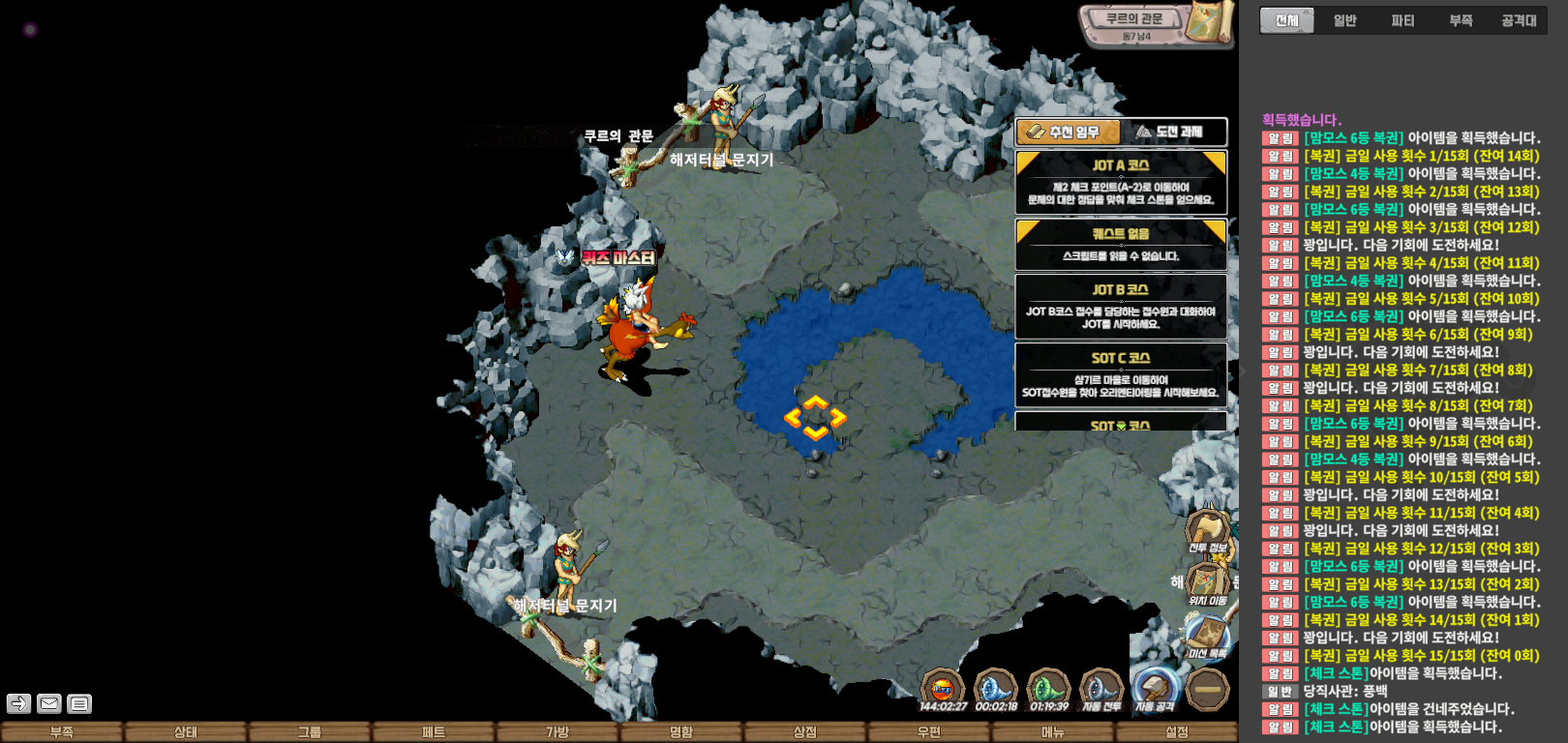Image resolution: width=1568 pixels, height=743 pixels.
Task: Switch chat to the 공격대 tab
Action: (x=1519, y=20)
